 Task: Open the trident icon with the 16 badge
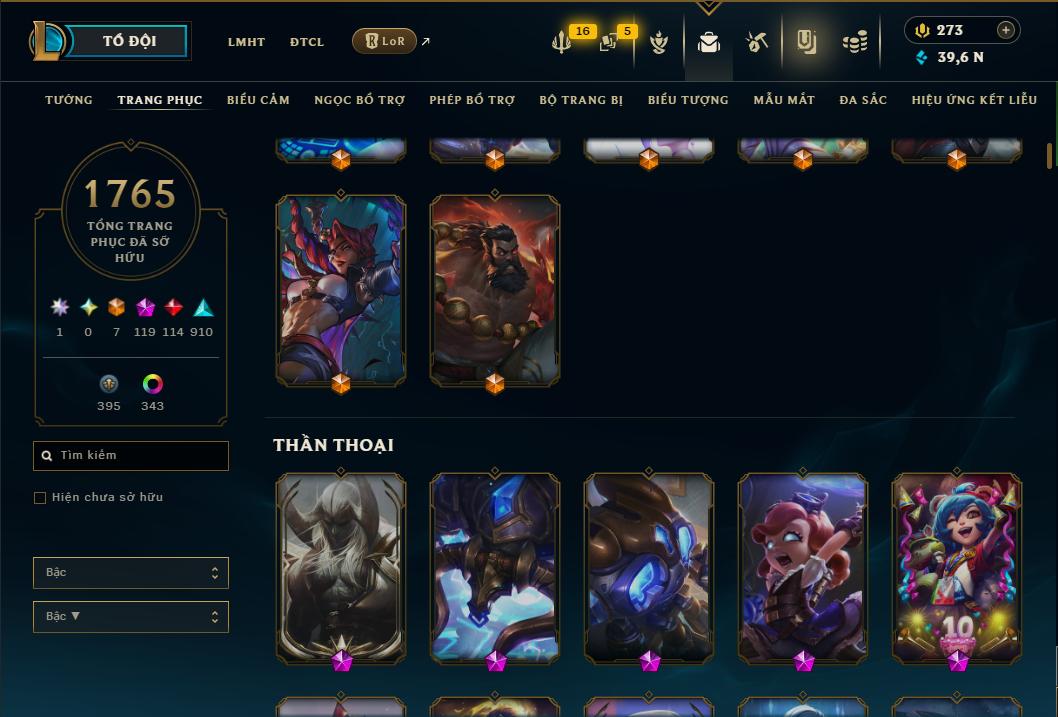(561, 42)
